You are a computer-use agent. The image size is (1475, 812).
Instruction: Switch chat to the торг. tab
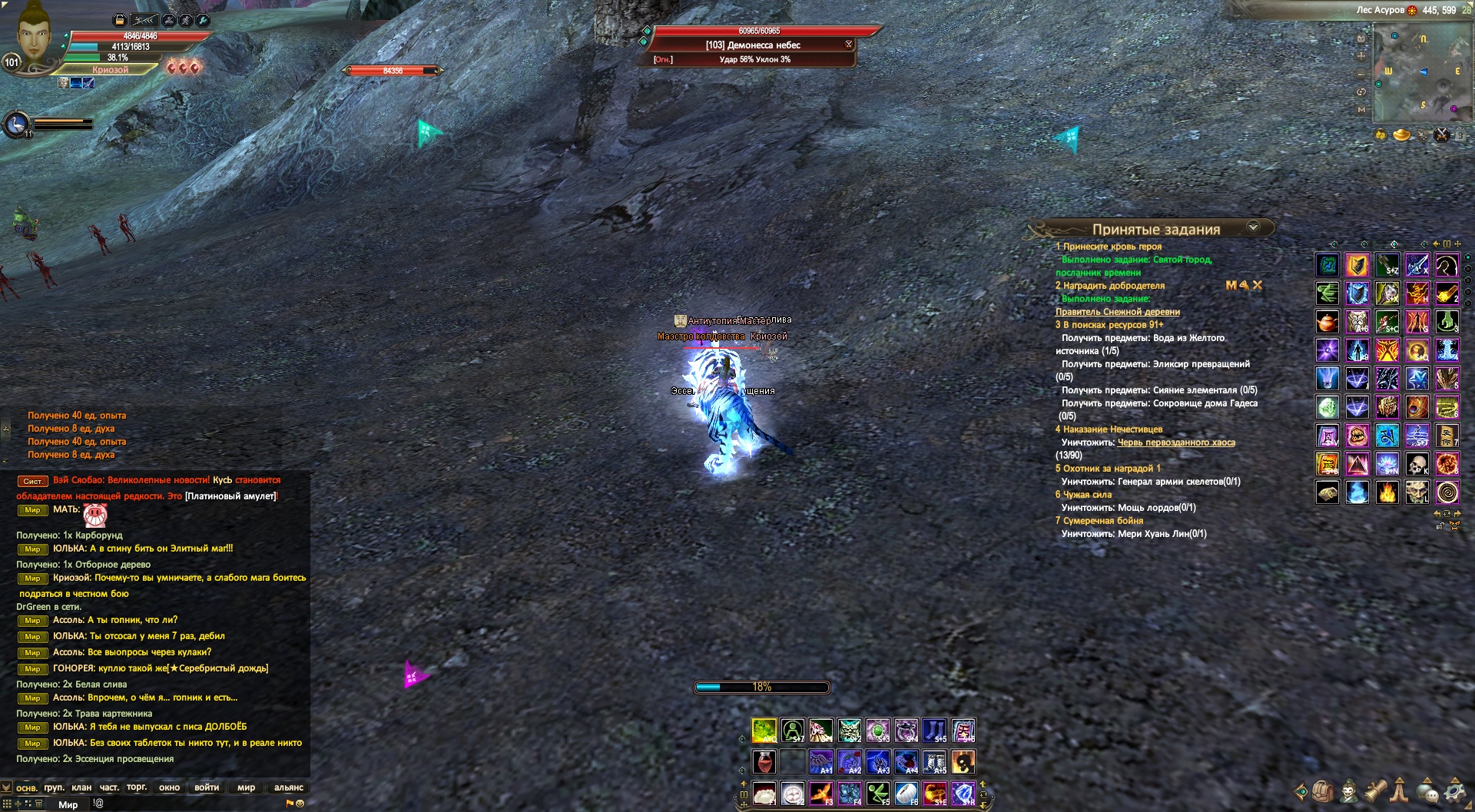137,787
